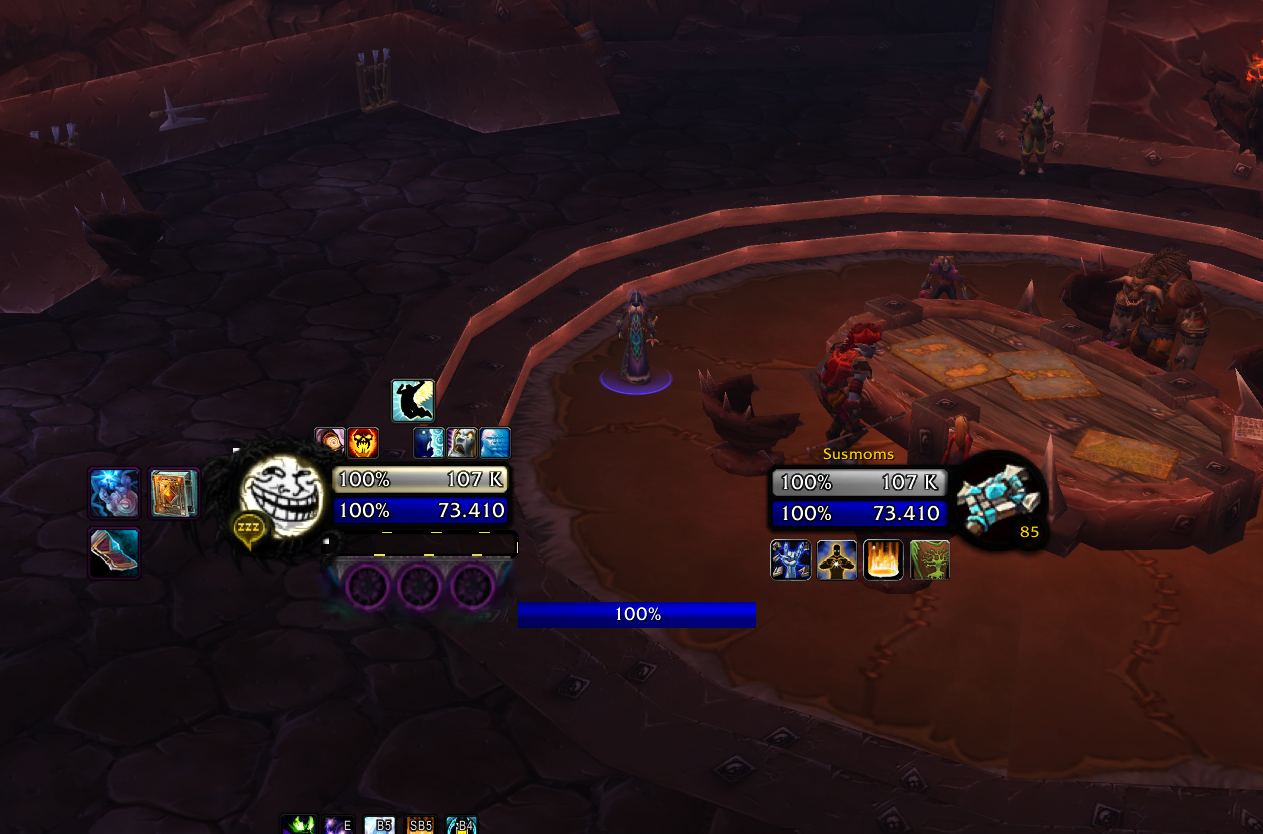
Task: Click the blue-faced man buff icon
Action: (495, 442)
